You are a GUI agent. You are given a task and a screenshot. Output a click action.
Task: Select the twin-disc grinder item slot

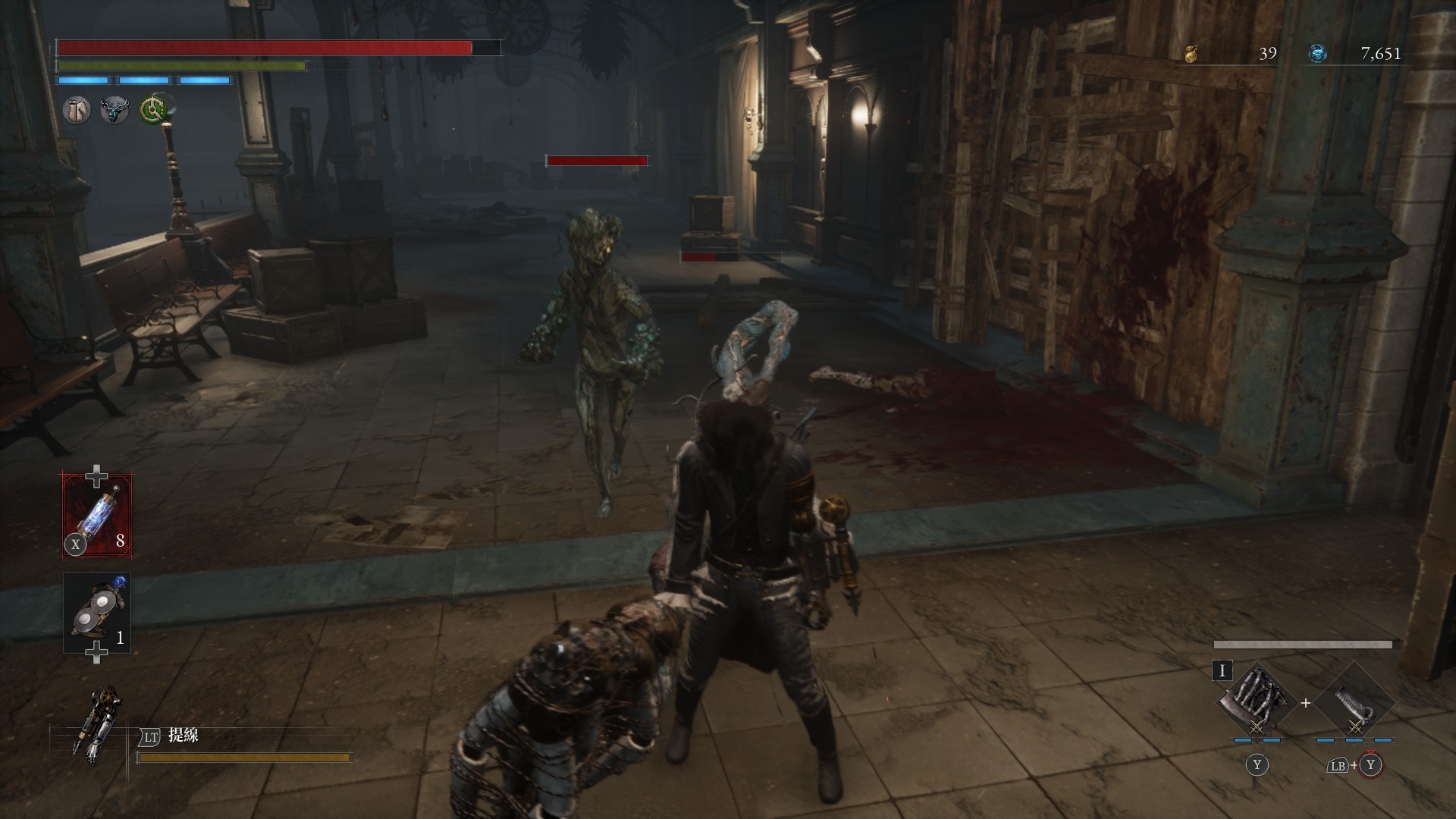click(97, 613)
